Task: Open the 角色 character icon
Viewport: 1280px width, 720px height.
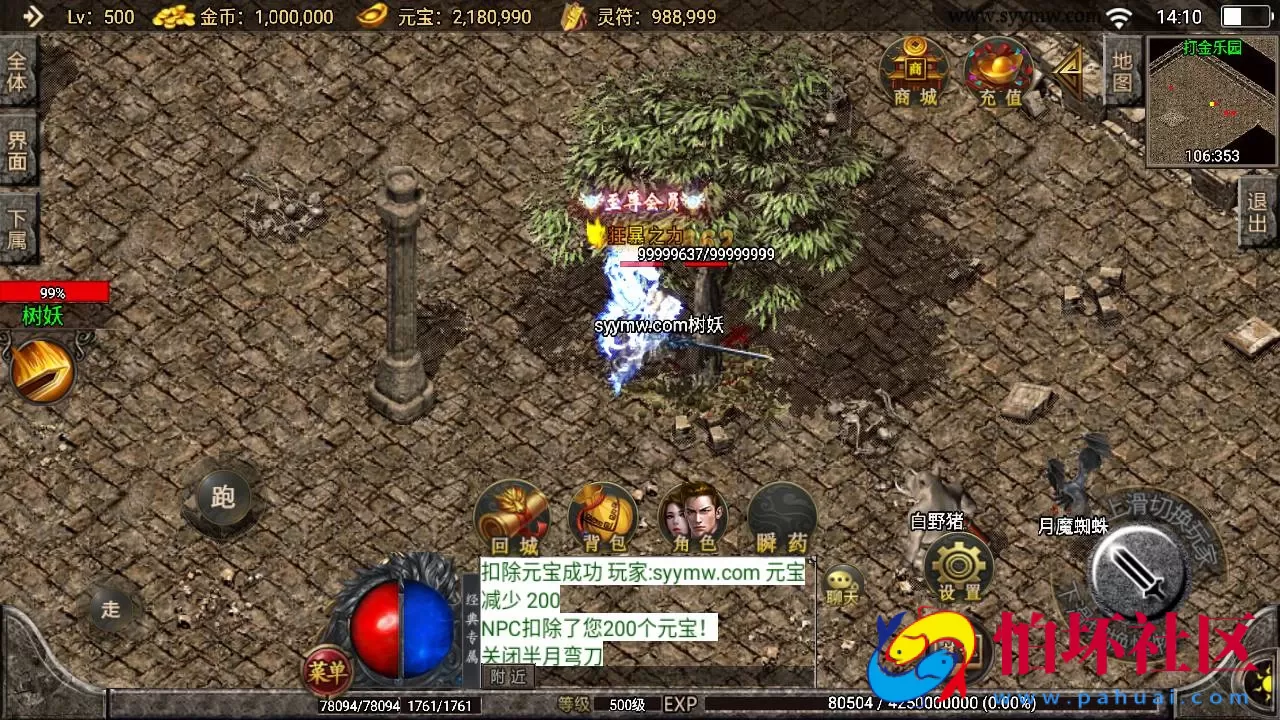Action: (x=692, y=515)
